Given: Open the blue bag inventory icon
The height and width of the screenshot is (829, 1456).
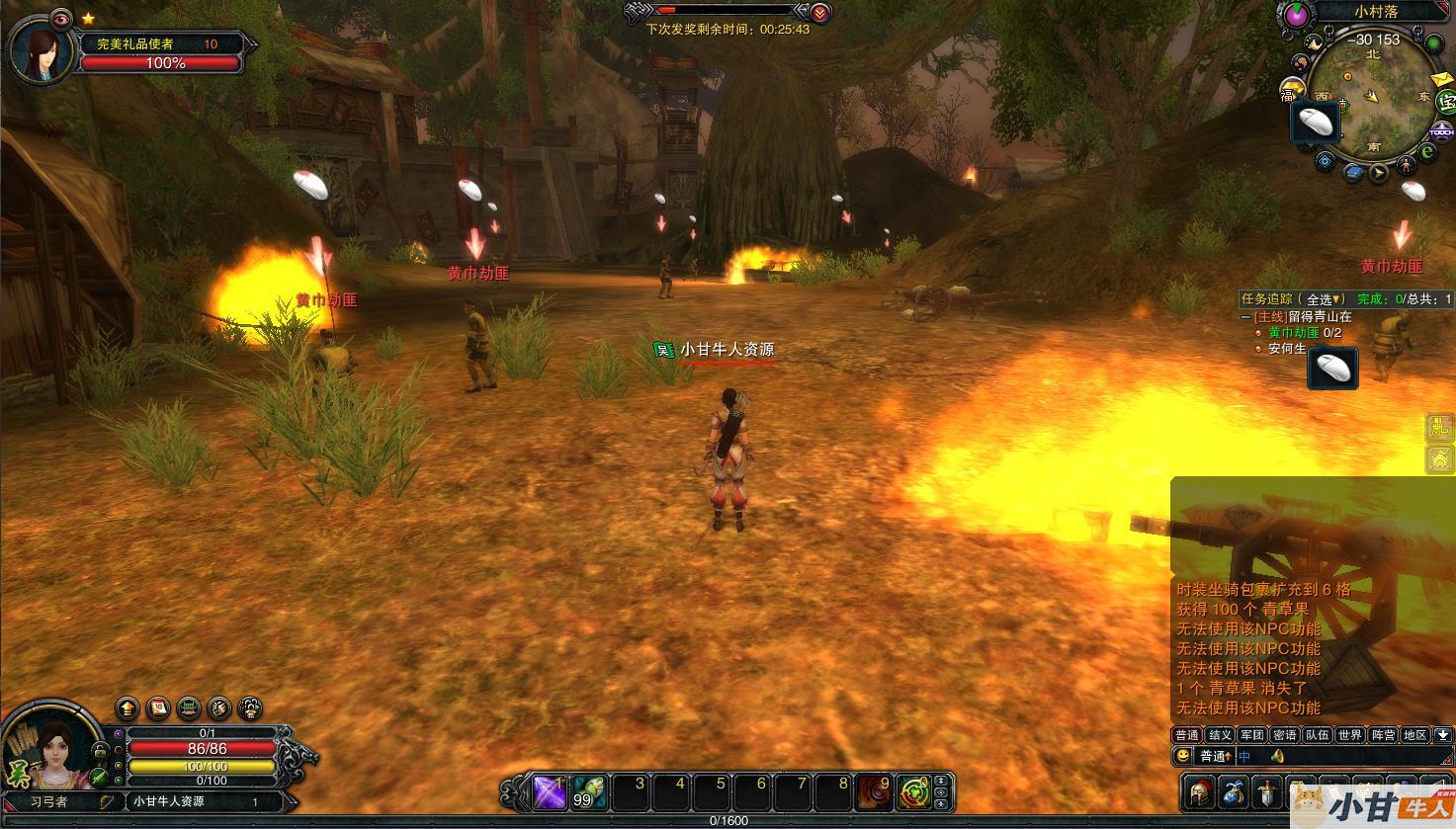Looking at the screenshot, I should (x=1233, y=792).
